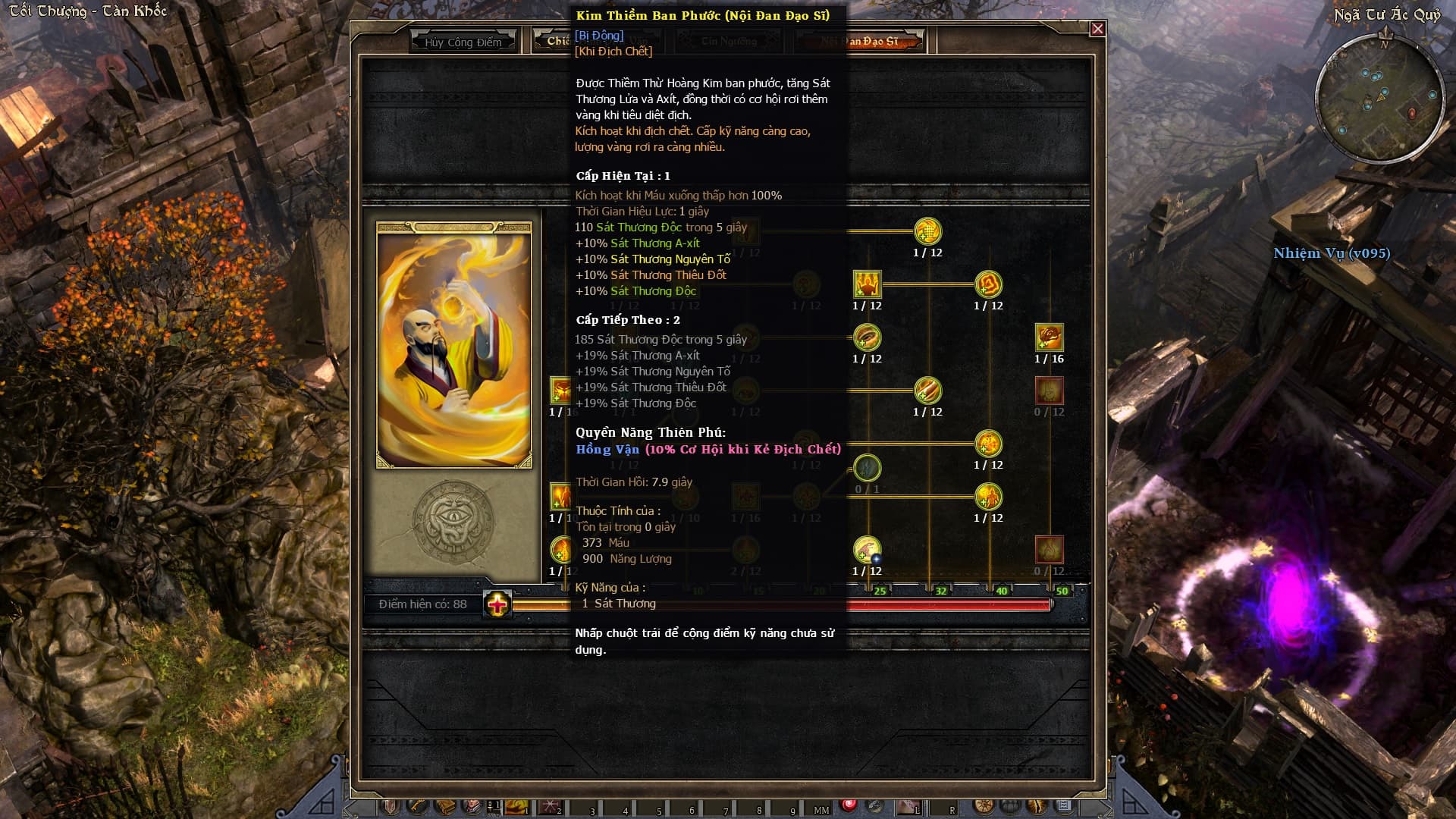Click the Hủy Cộng Điểm button
The width and height of the screenshot is (1456, 819).
[463, 42]
